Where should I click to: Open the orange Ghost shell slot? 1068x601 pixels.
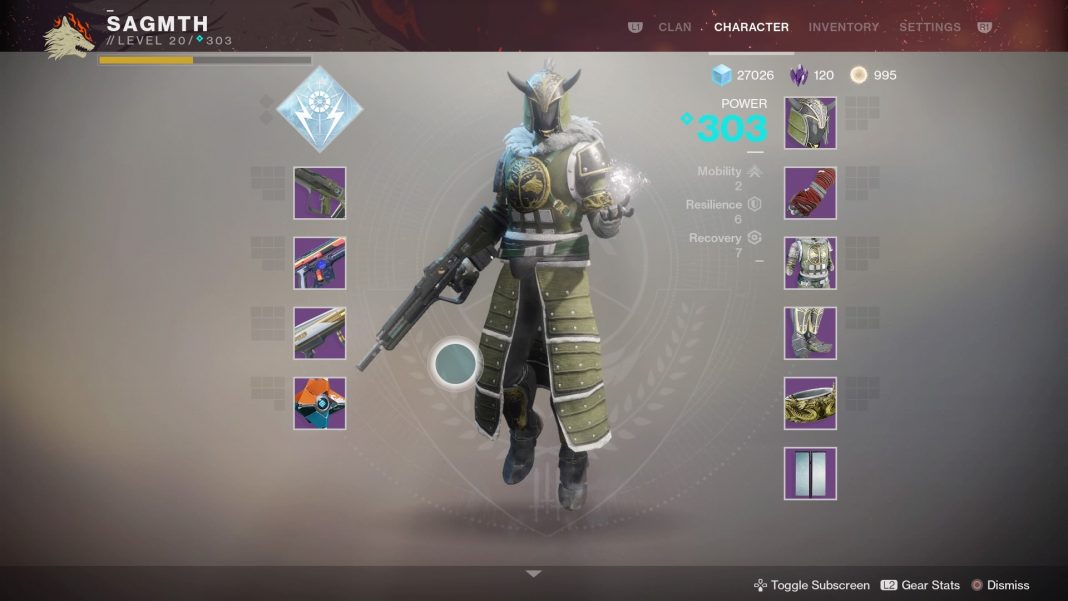[x=320, y=403]
